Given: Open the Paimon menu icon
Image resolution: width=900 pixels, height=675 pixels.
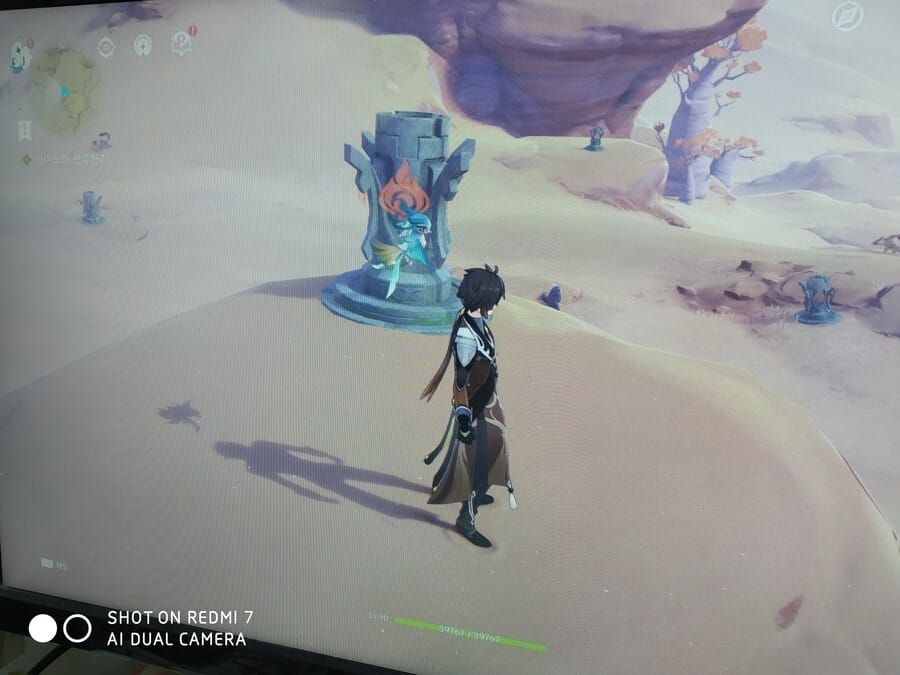Looking at the screenshot, I should click(20, 55).
